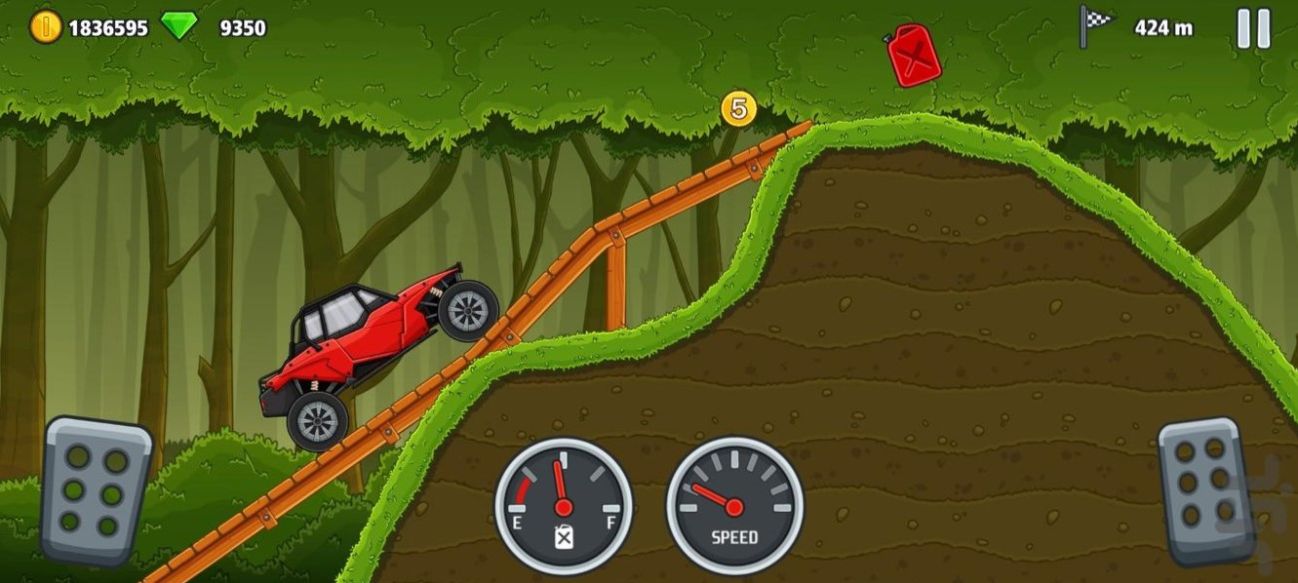This screenshot has height=583, width=1298.
Task: Tap the brake pedal
Action: click(95, 491)
